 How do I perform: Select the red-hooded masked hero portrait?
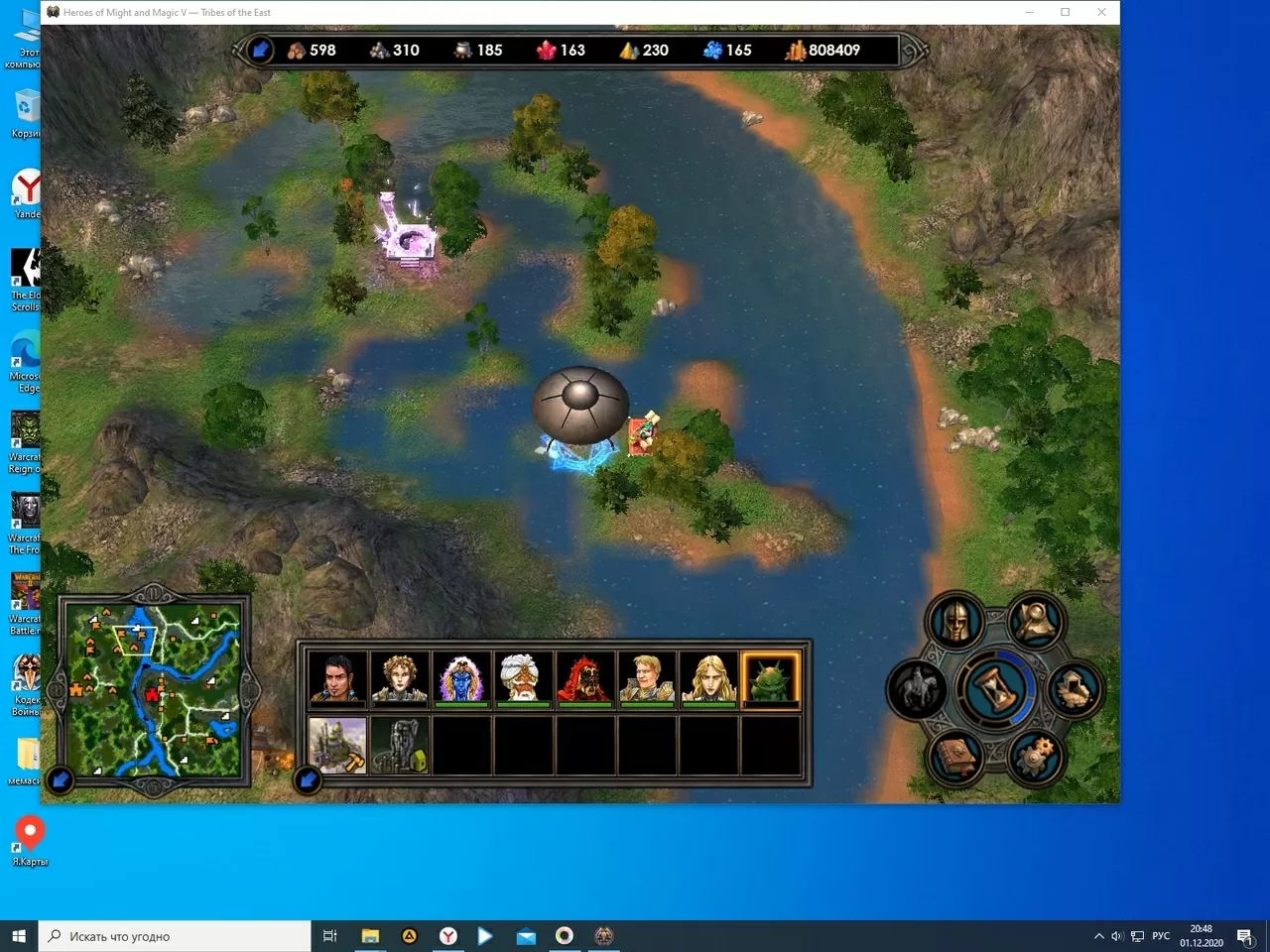pos(584,678)
